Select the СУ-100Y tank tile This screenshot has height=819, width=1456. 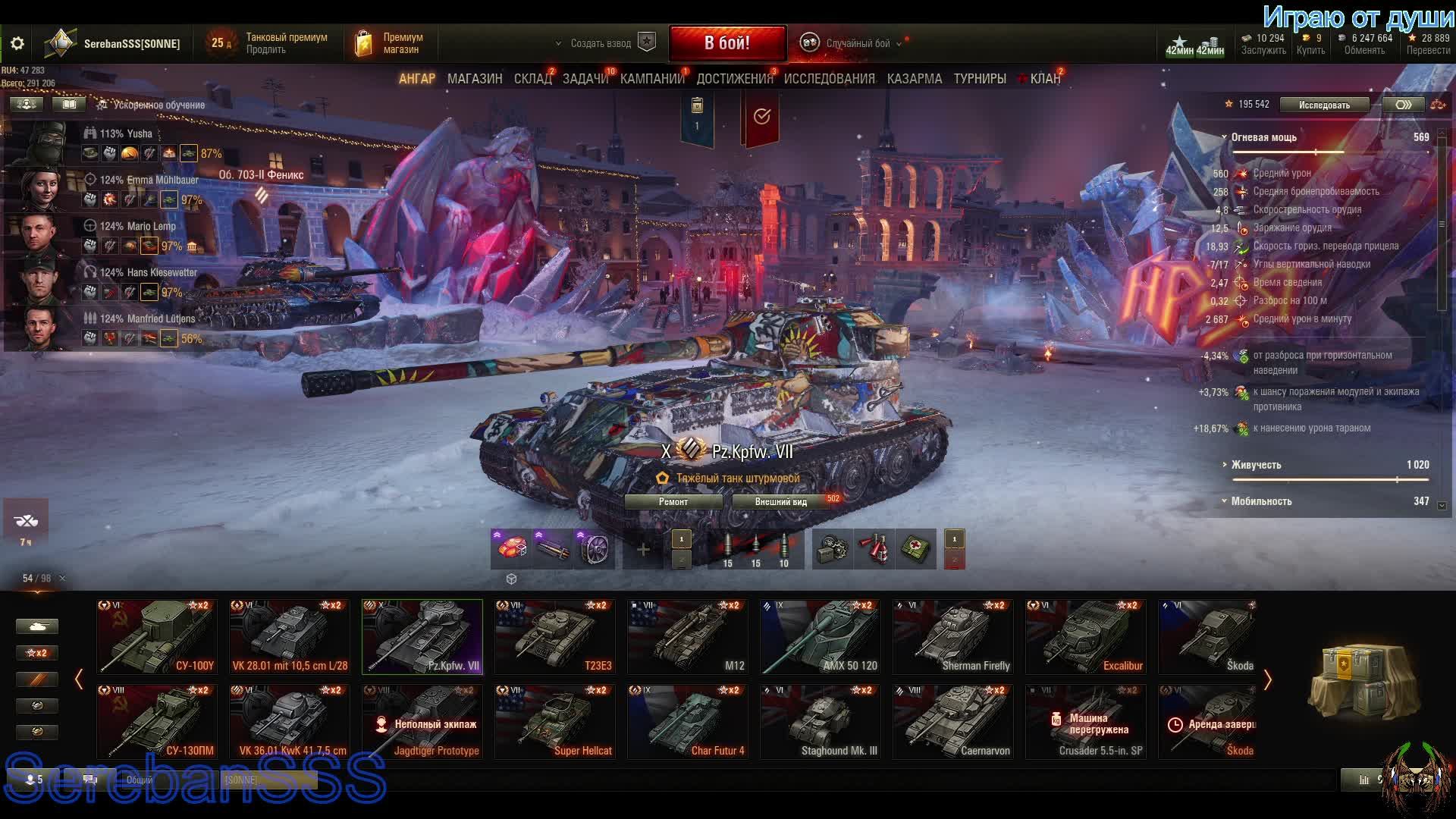(157, 637)
